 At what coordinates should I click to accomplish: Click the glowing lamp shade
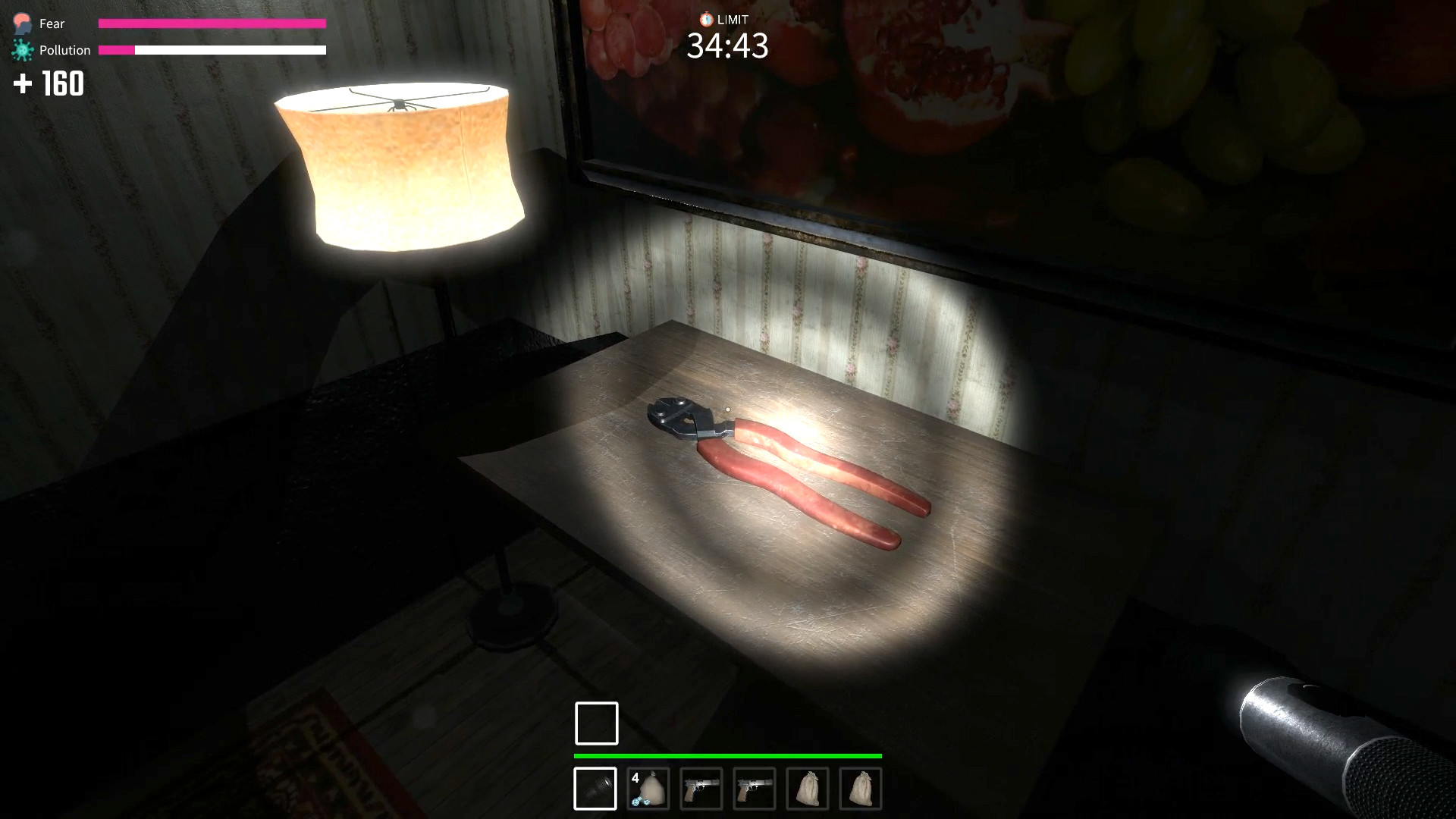click(400, 163)
